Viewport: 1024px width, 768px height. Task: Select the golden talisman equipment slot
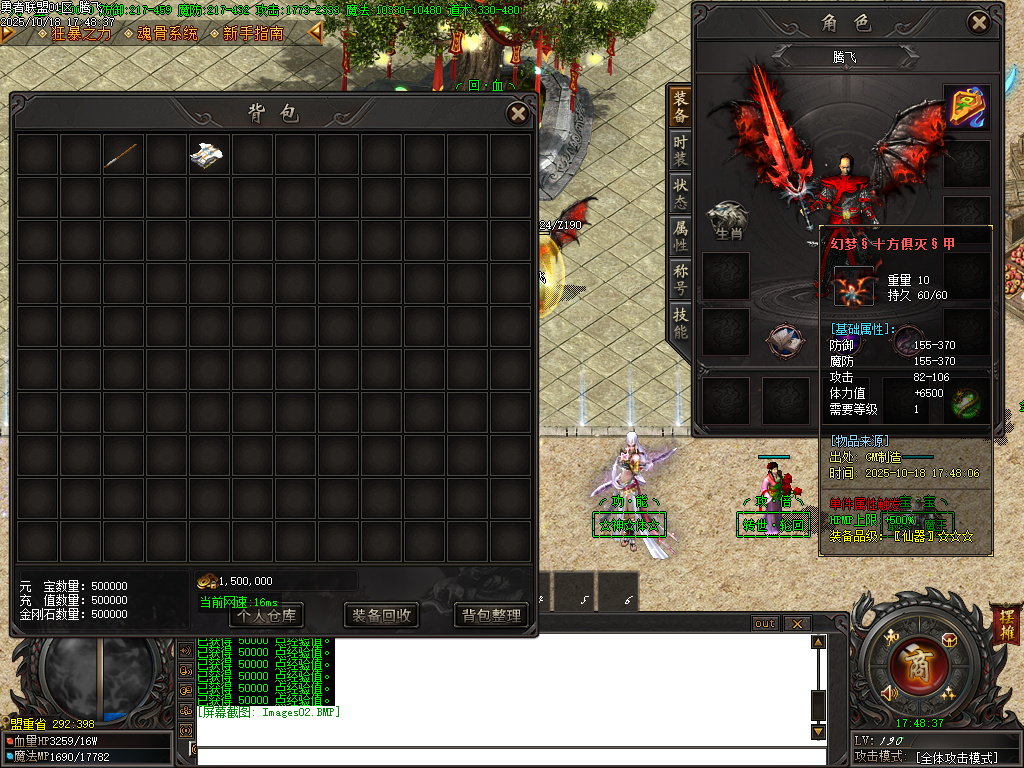(967, 107)
